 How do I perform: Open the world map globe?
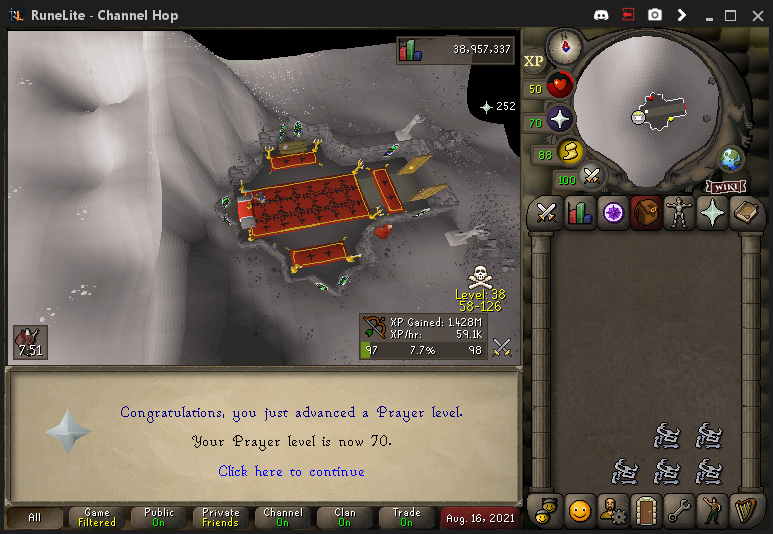click(732, 159)
